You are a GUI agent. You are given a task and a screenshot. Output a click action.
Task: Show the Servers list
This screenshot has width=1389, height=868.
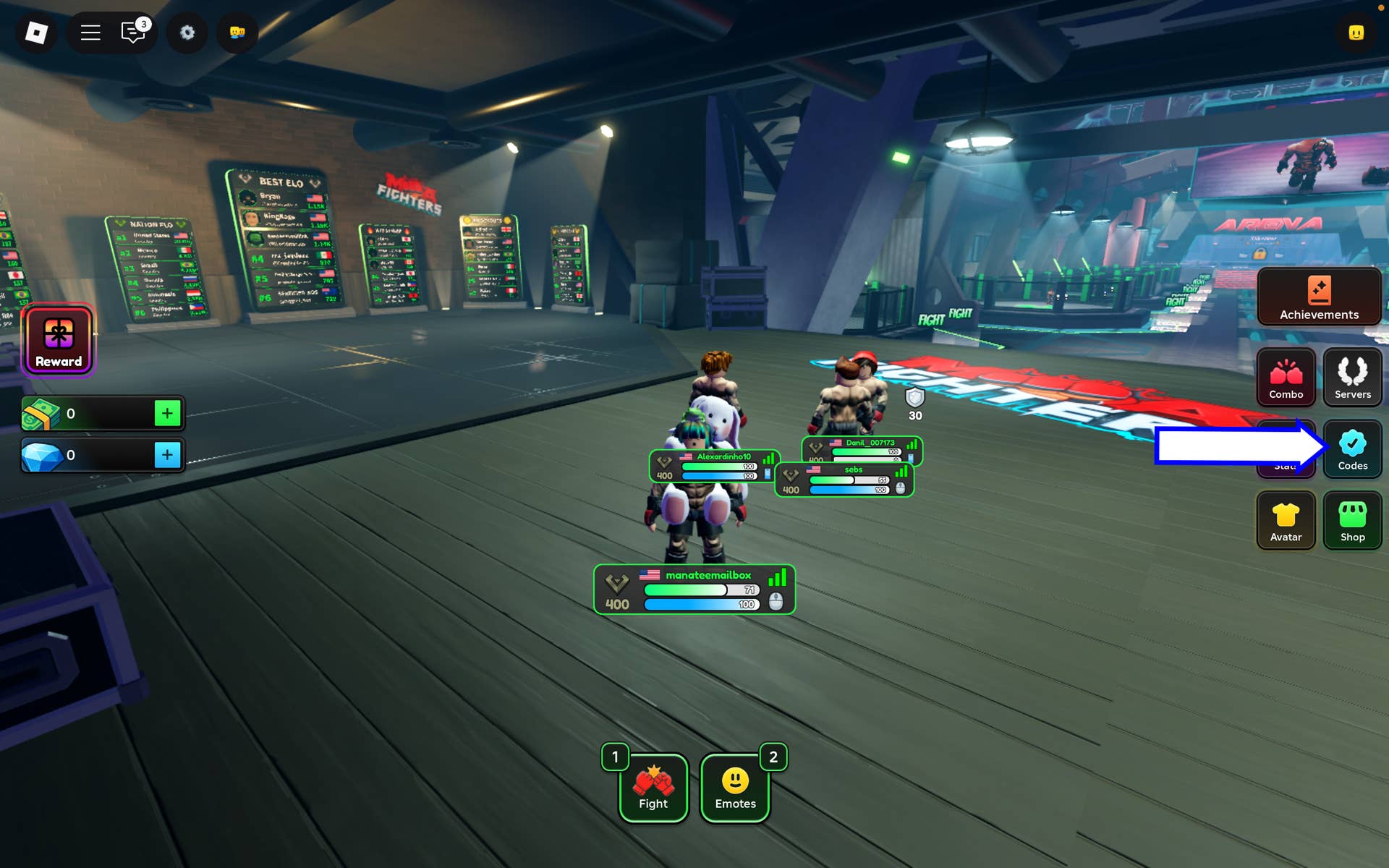coord(1352,377)
